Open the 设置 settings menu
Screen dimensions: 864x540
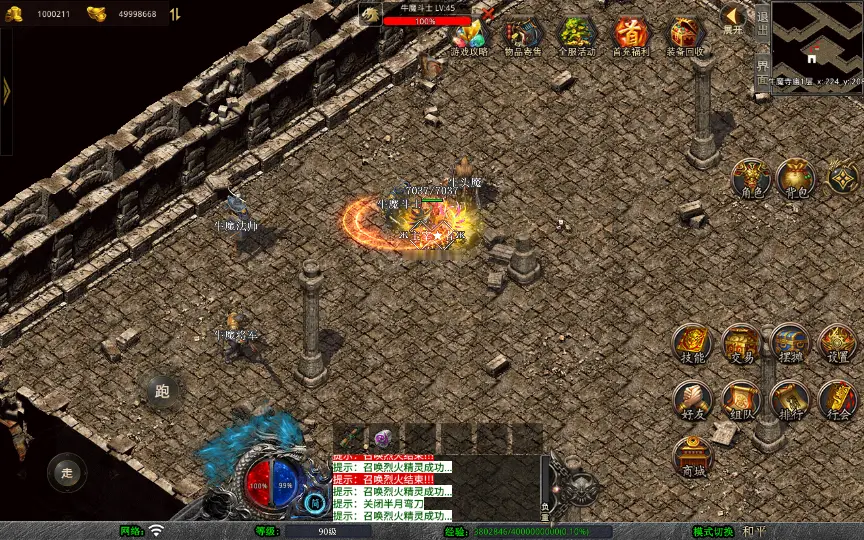pyautogui.click(x=838, y=343)
